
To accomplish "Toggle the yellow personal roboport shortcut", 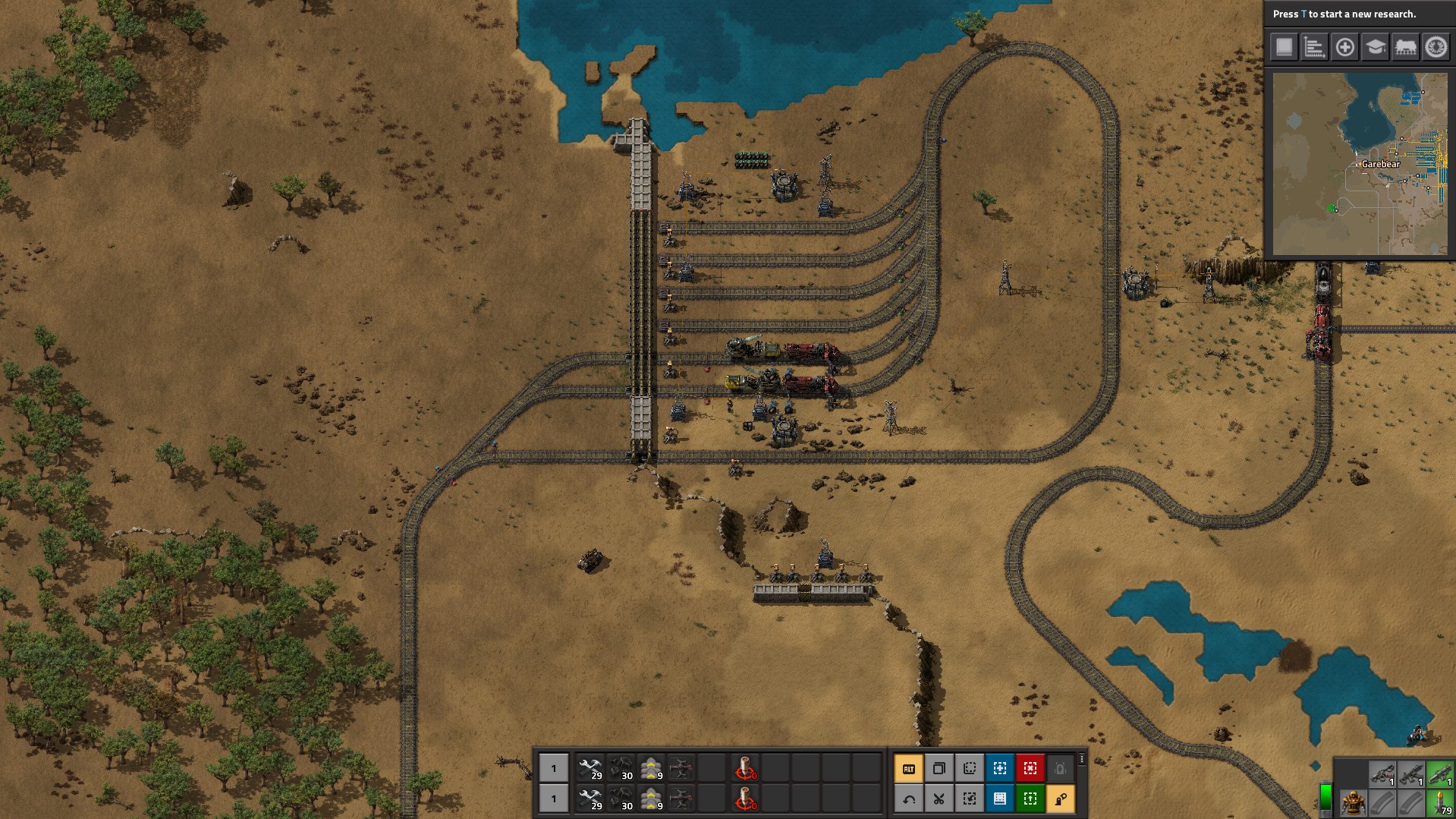I will pos(1060,799).
